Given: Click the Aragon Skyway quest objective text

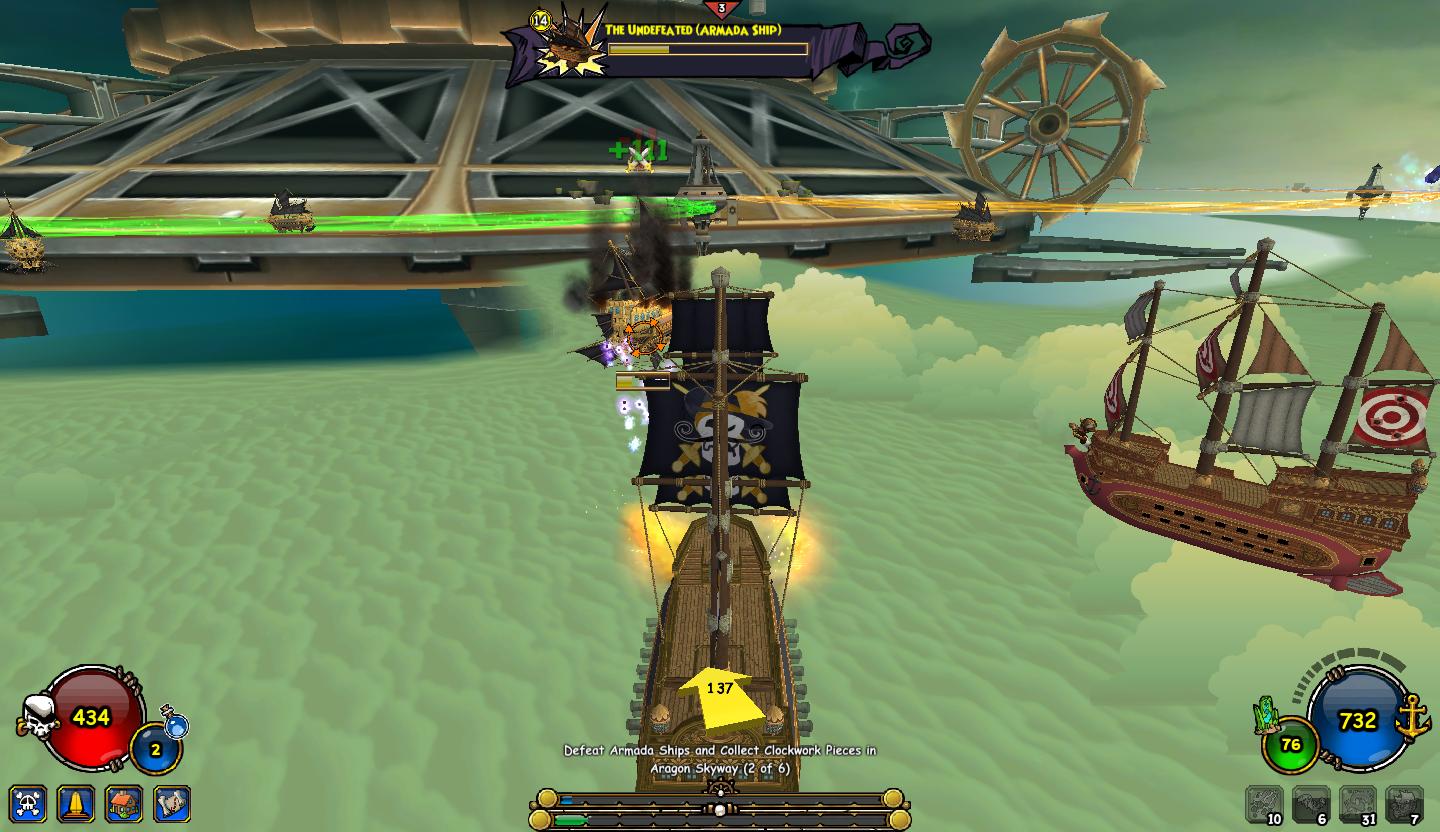Looking at the screenshot, I should click(x=720, y=759).
